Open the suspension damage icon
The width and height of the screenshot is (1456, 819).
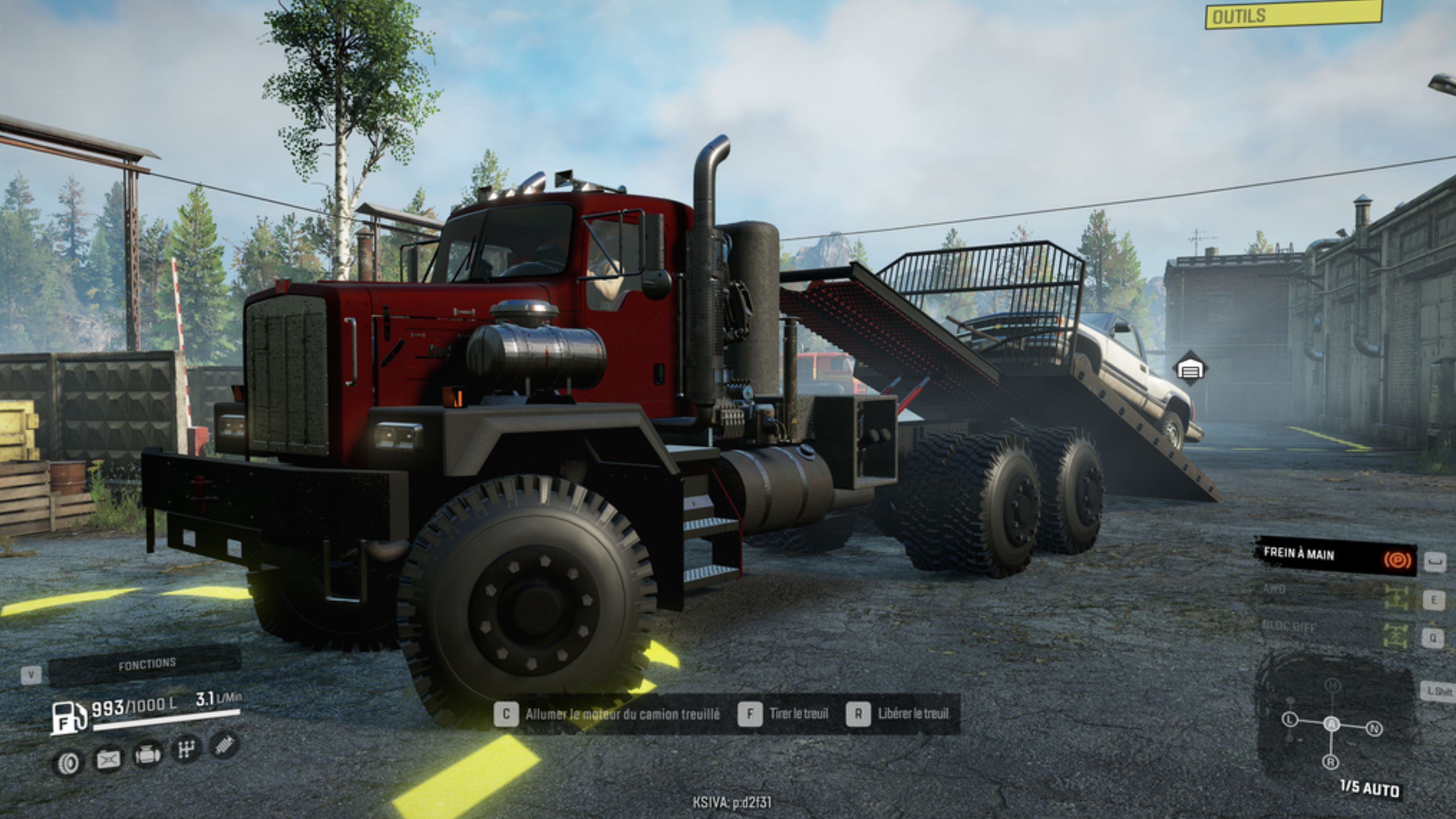pos(224,745)
